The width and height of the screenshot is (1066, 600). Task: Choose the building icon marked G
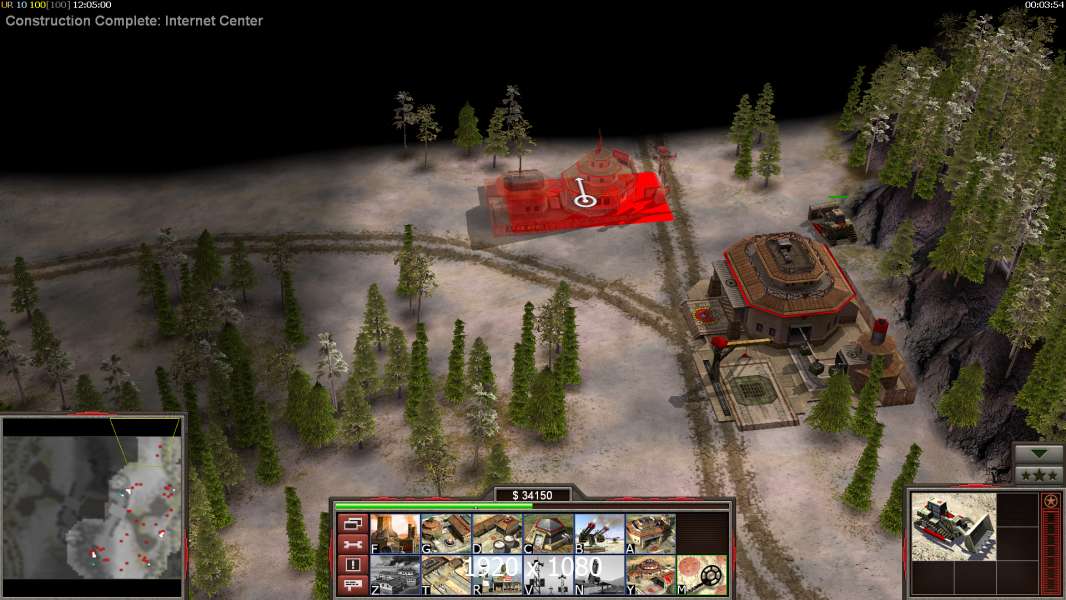pos(445,534)
